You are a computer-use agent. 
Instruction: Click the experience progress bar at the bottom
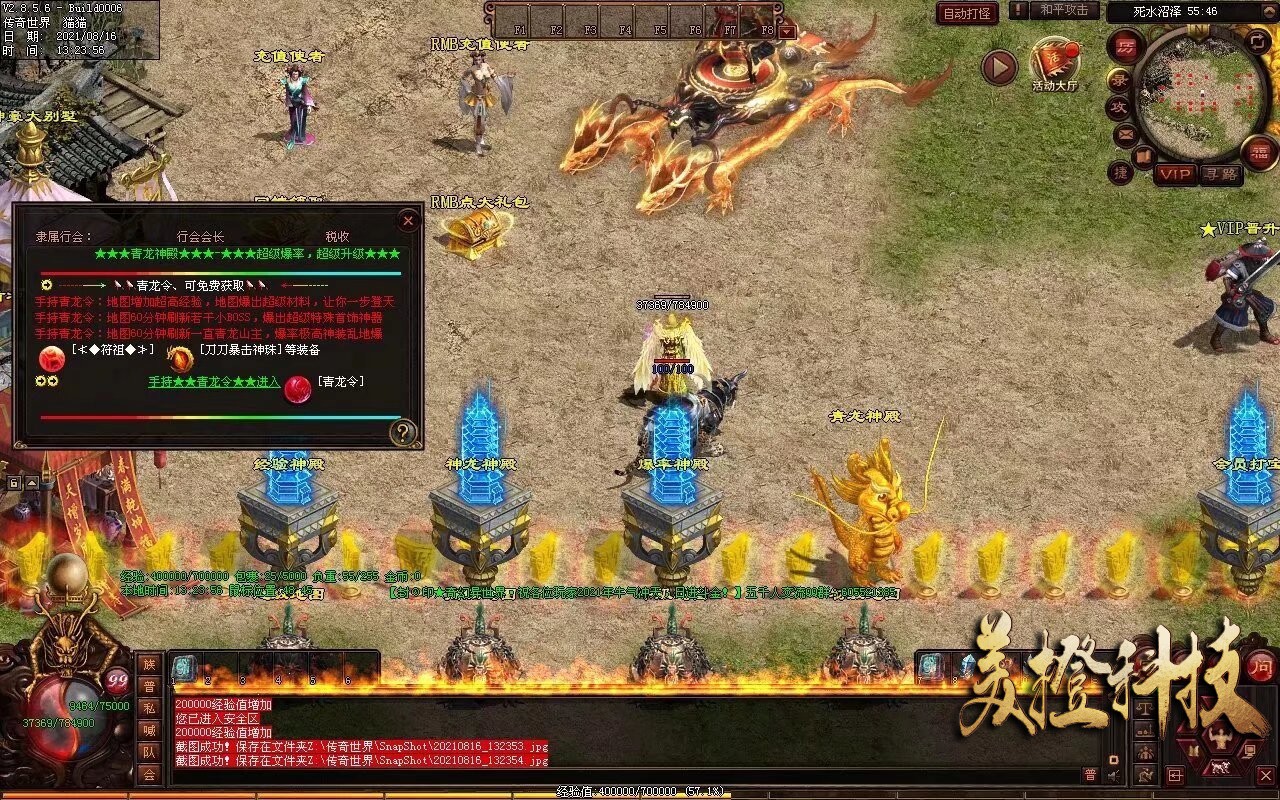640,790
